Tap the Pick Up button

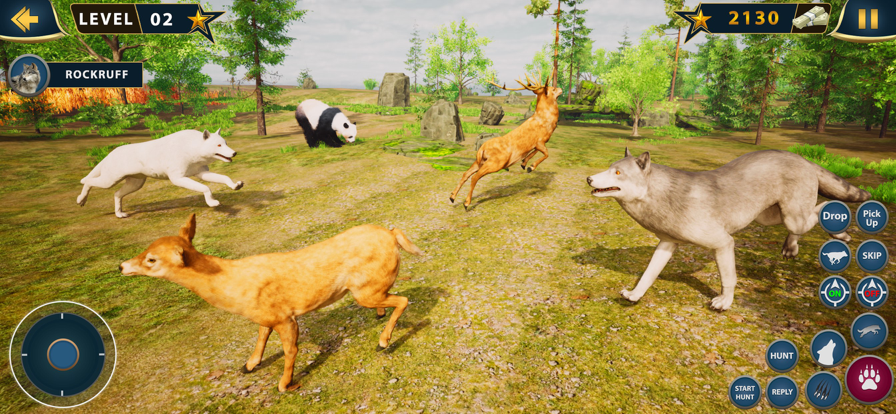(872, 217)
